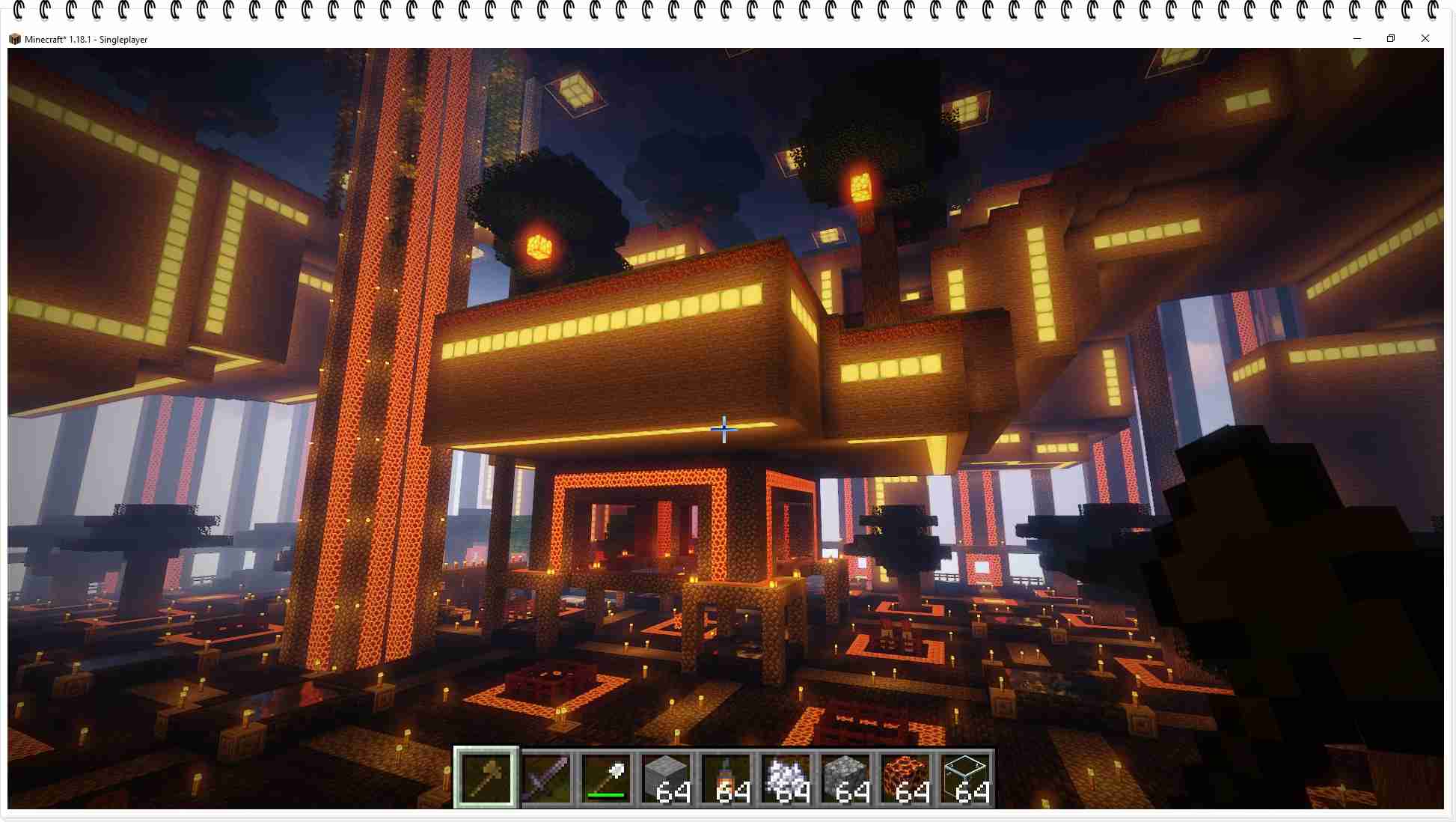
Task: Pick the glass block stack slot
Action: [x=965, y=777]
